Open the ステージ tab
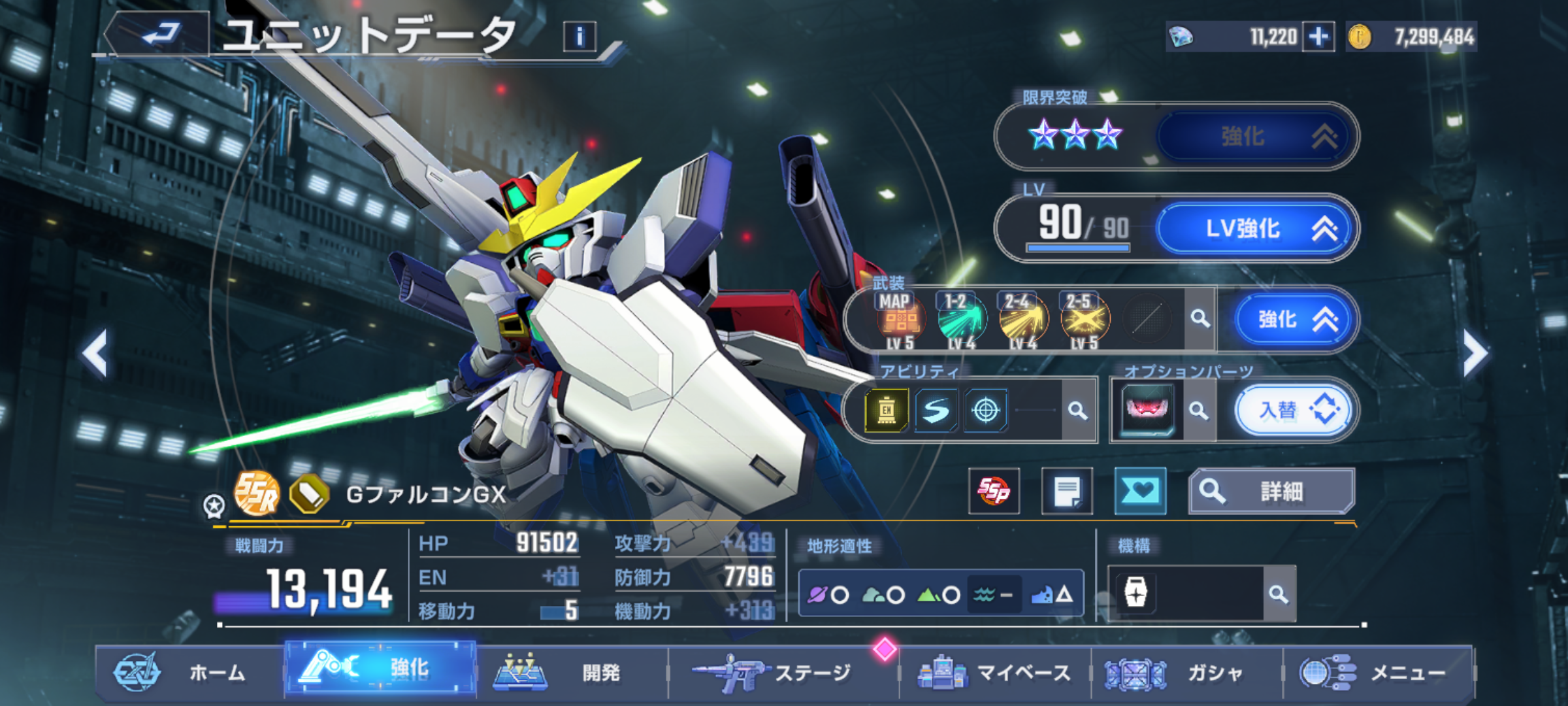This screenshot has height=706, width=1568. coord(783,672)
